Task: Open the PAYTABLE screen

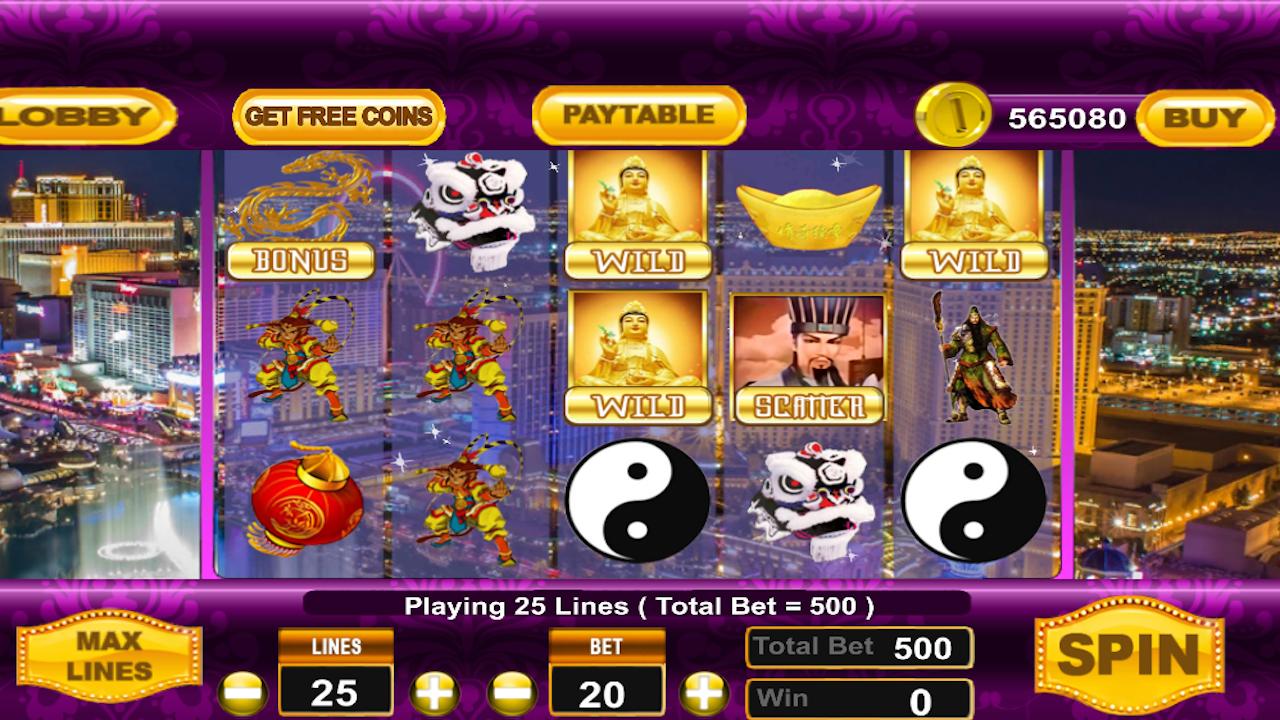Action: pos(638,114)
